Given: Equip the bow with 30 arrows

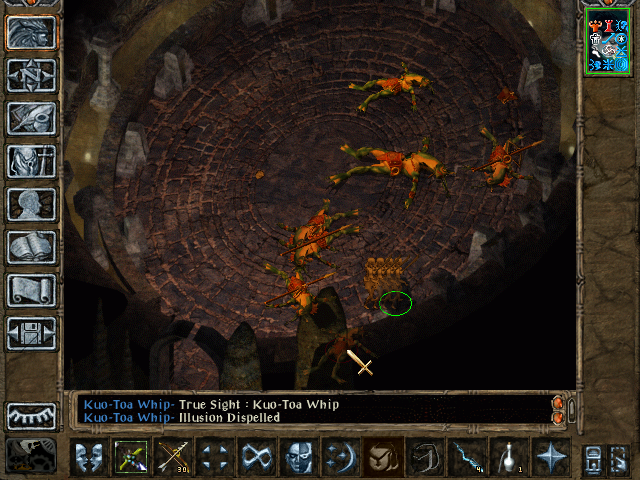Looking at the screenshot, I should (173, 458).
